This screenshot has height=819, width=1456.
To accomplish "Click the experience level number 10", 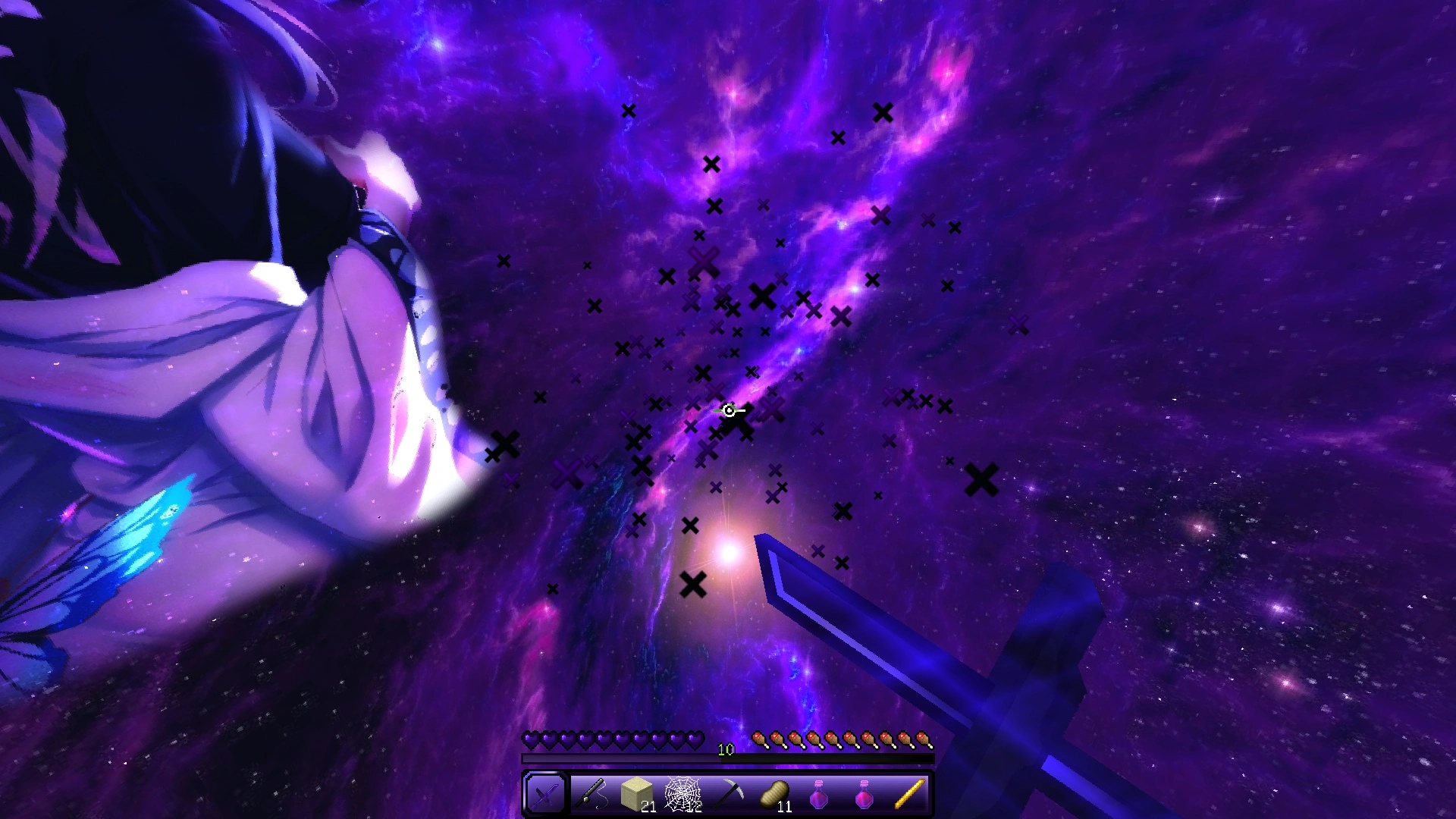I will (725, 750).
